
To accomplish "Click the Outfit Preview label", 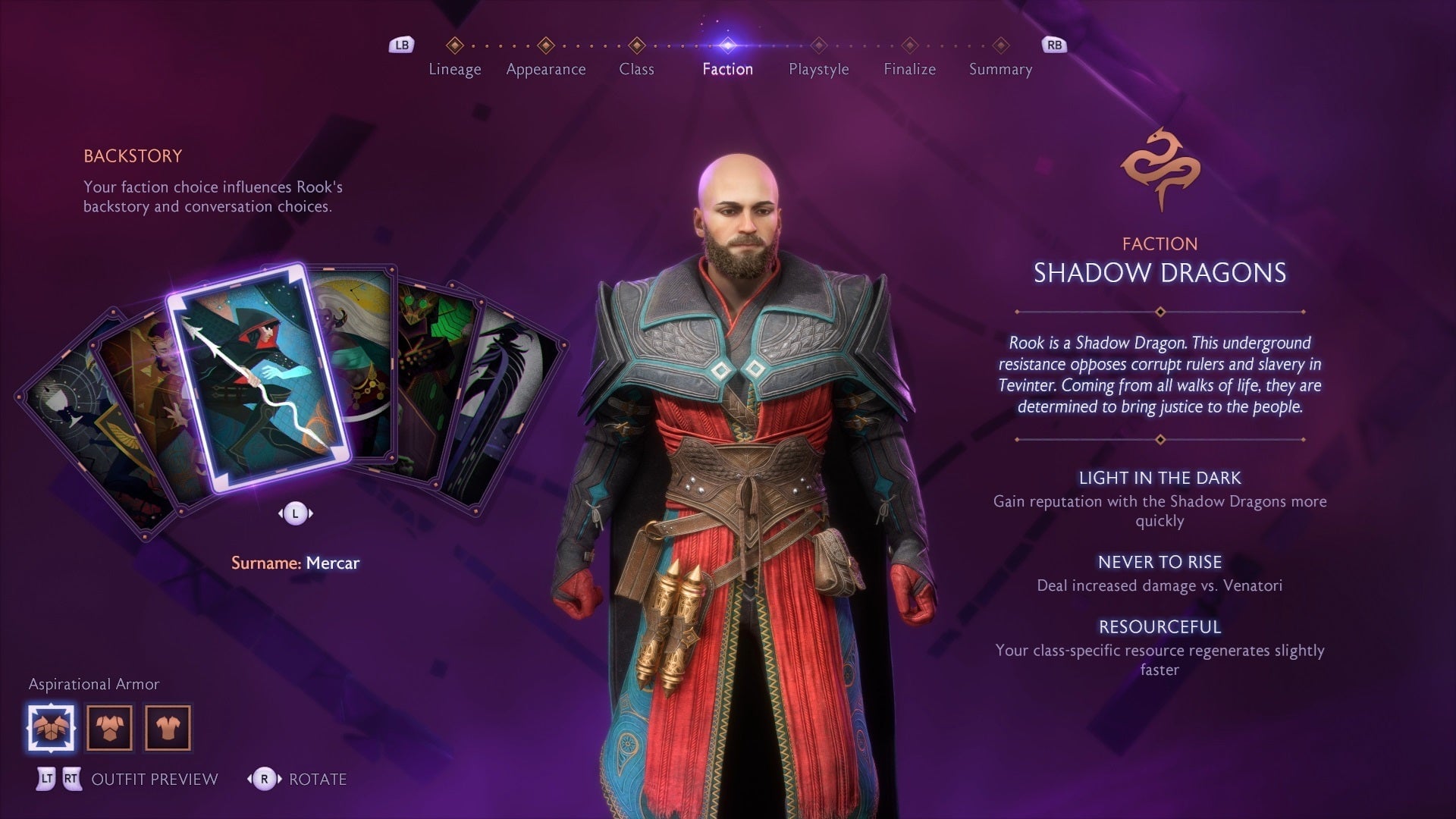I will pos(153,779).
